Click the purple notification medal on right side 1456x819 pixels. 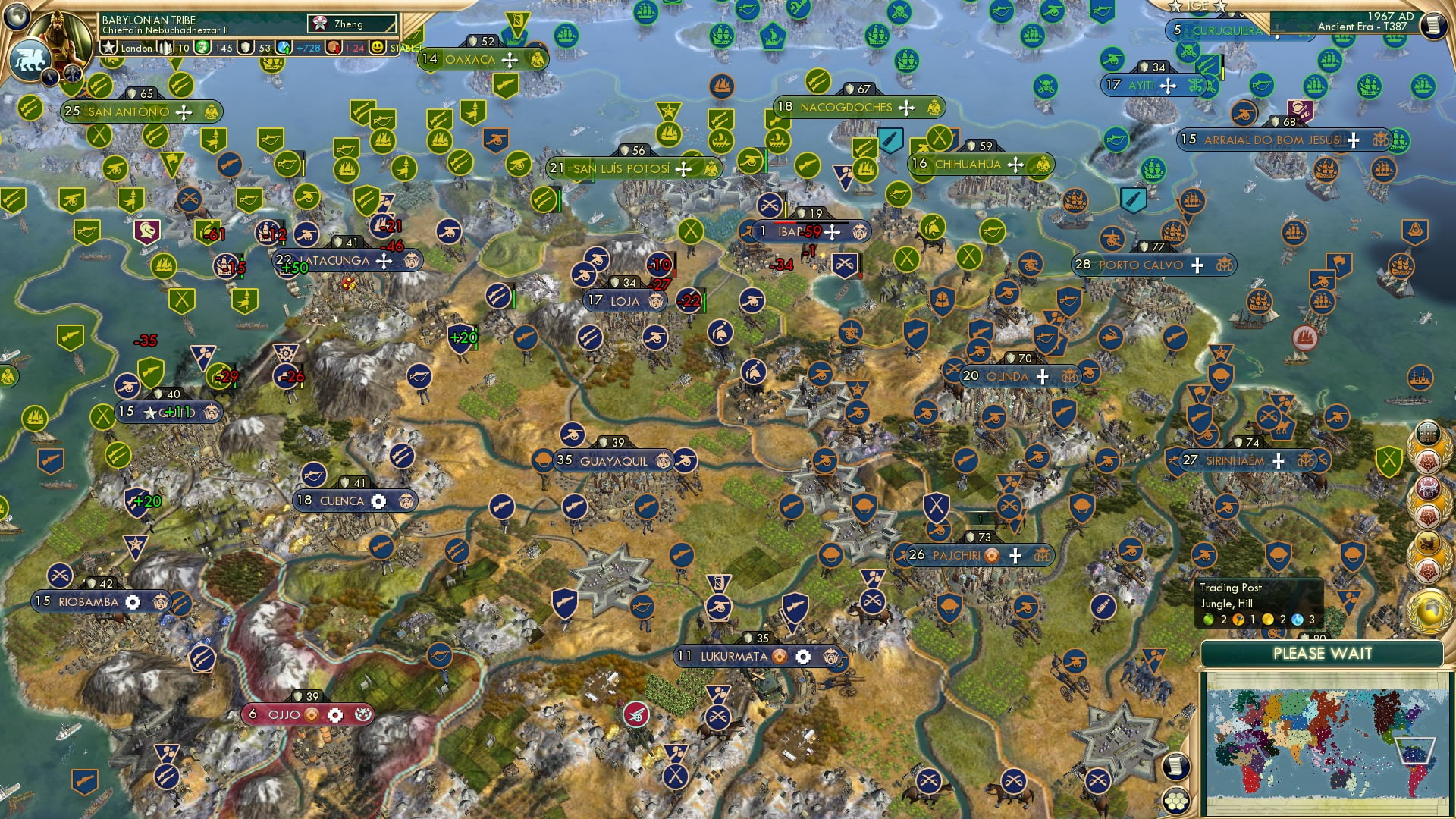pos(1430,488)
